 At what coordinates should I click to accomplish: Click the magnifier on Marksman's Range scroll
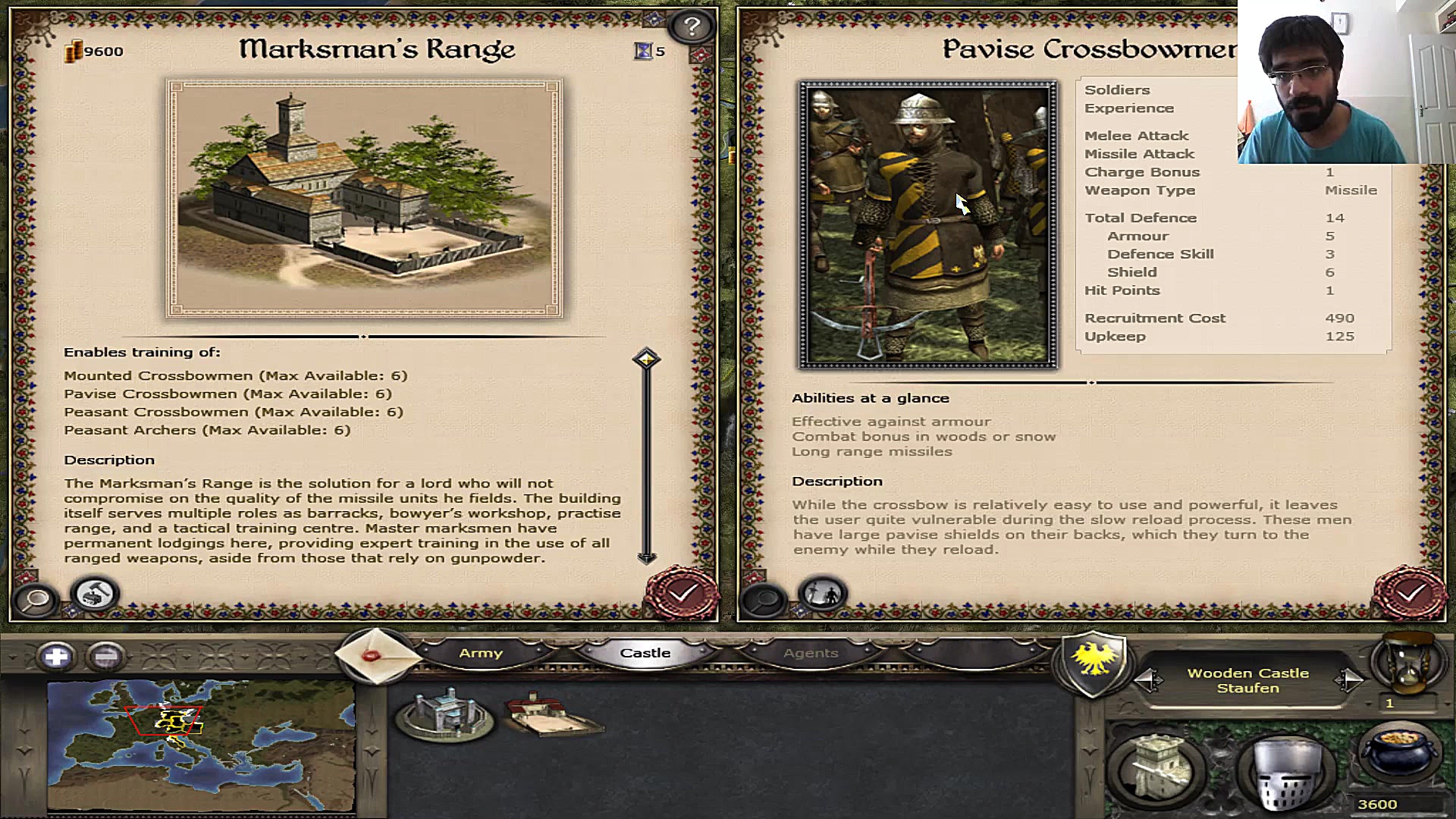(36, 599)
